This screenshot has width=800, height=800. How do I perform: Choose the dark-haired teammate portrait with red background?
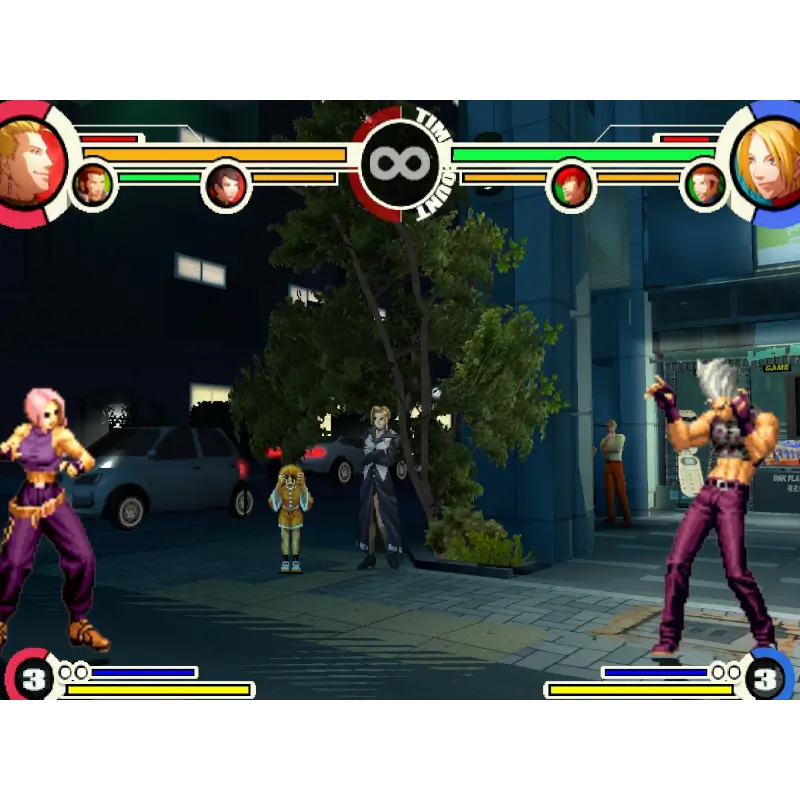(226, 185)
